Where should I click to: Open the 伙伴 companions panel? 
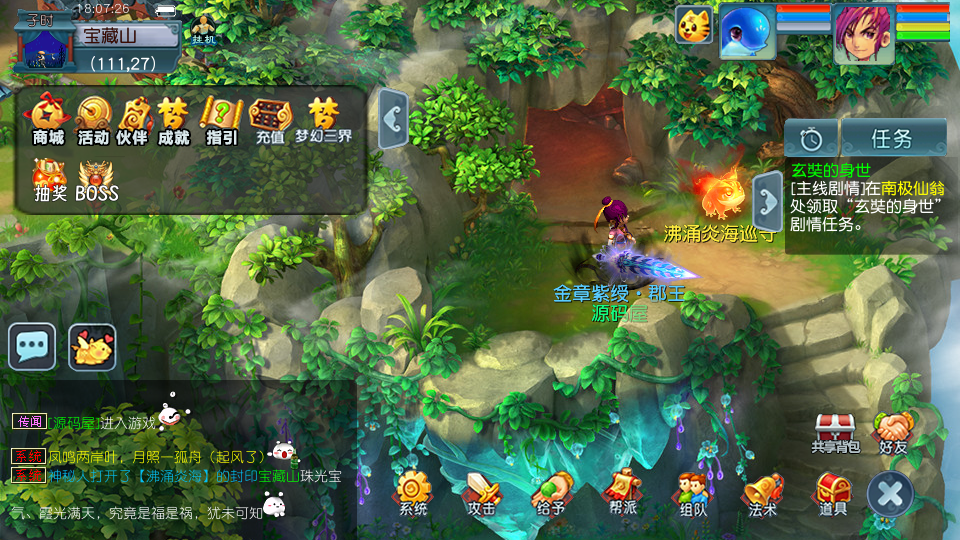[x=133, y=119]
